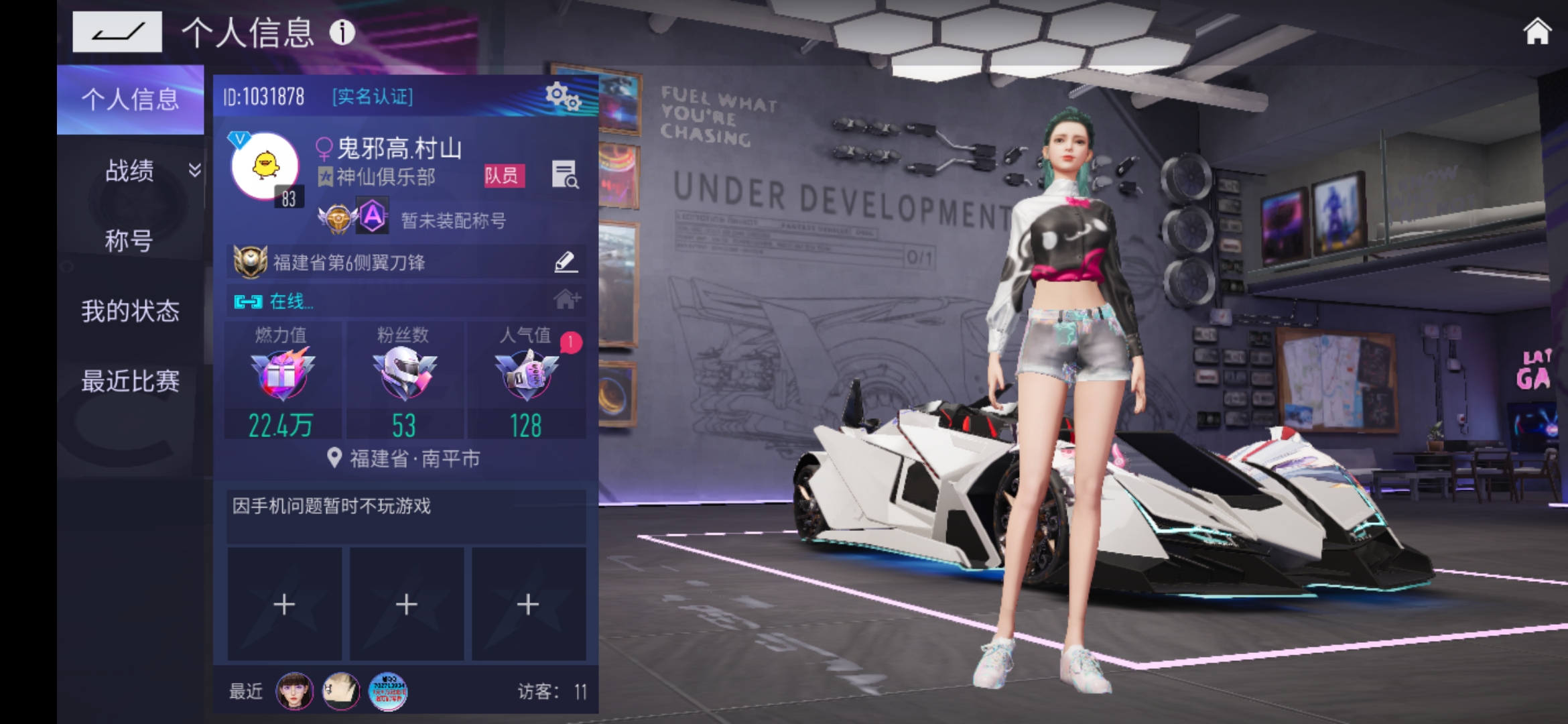
Task: Tap the yellow chick player avatar
Action: [x=265, y=166]
